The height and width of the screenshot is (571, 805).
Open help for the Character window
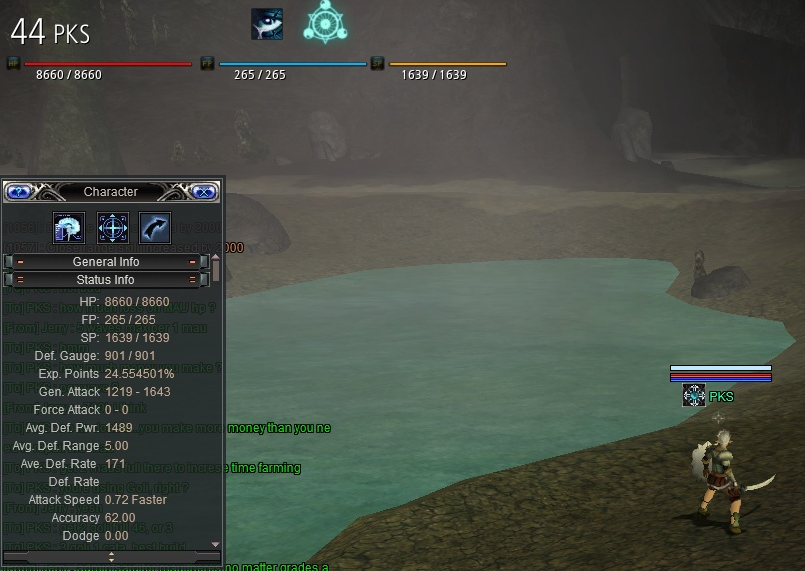[x=19, y=191]
